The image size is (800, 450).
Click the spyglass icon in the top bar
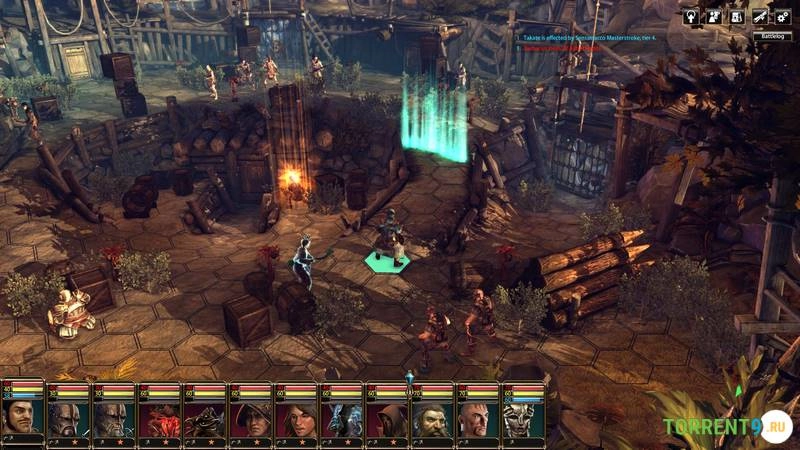760,17
